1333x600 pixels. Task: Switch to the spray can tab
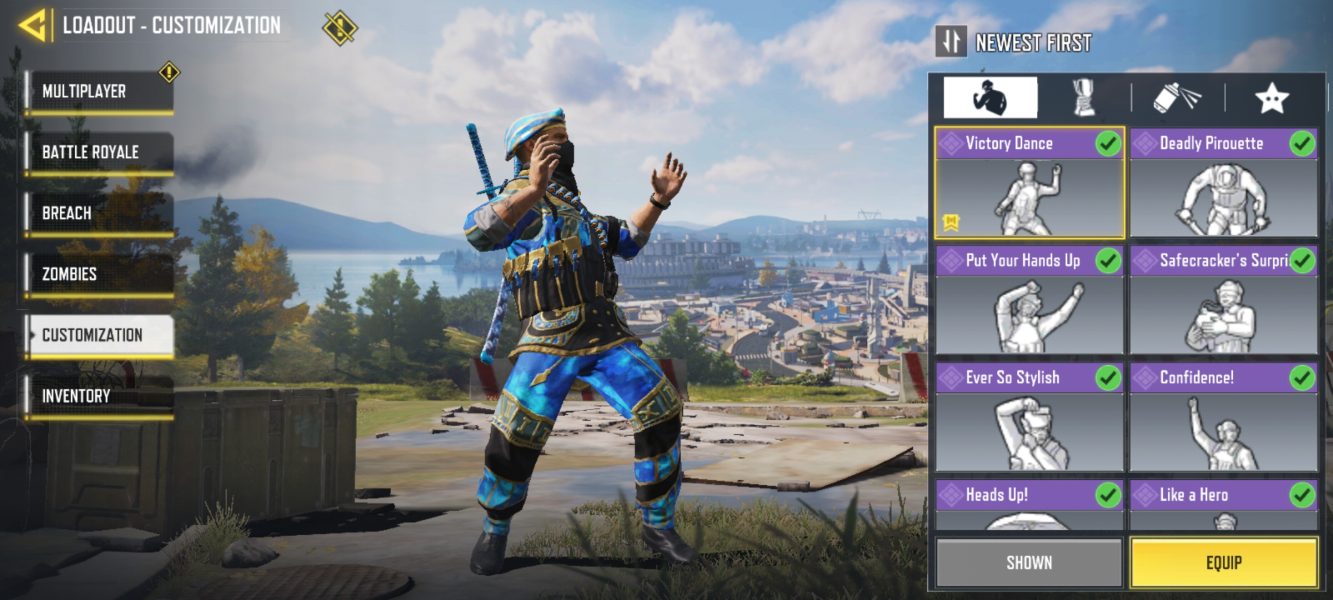tap(1177, 98)
